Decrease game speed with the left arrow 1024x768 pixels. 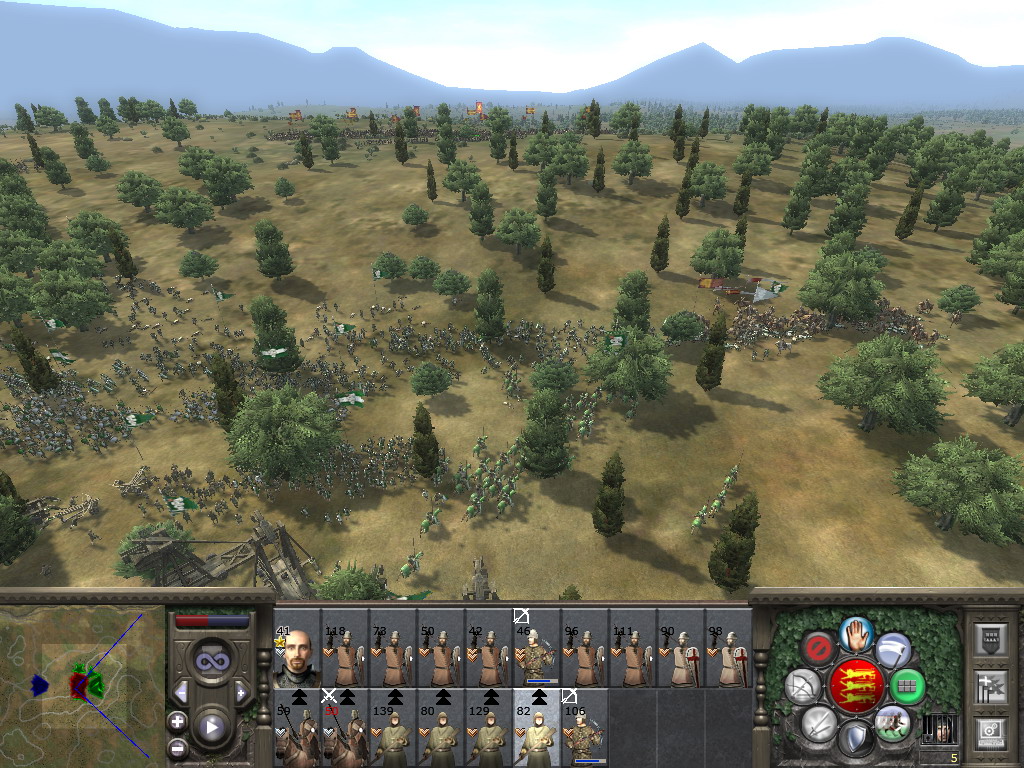[x=181, y=692]
